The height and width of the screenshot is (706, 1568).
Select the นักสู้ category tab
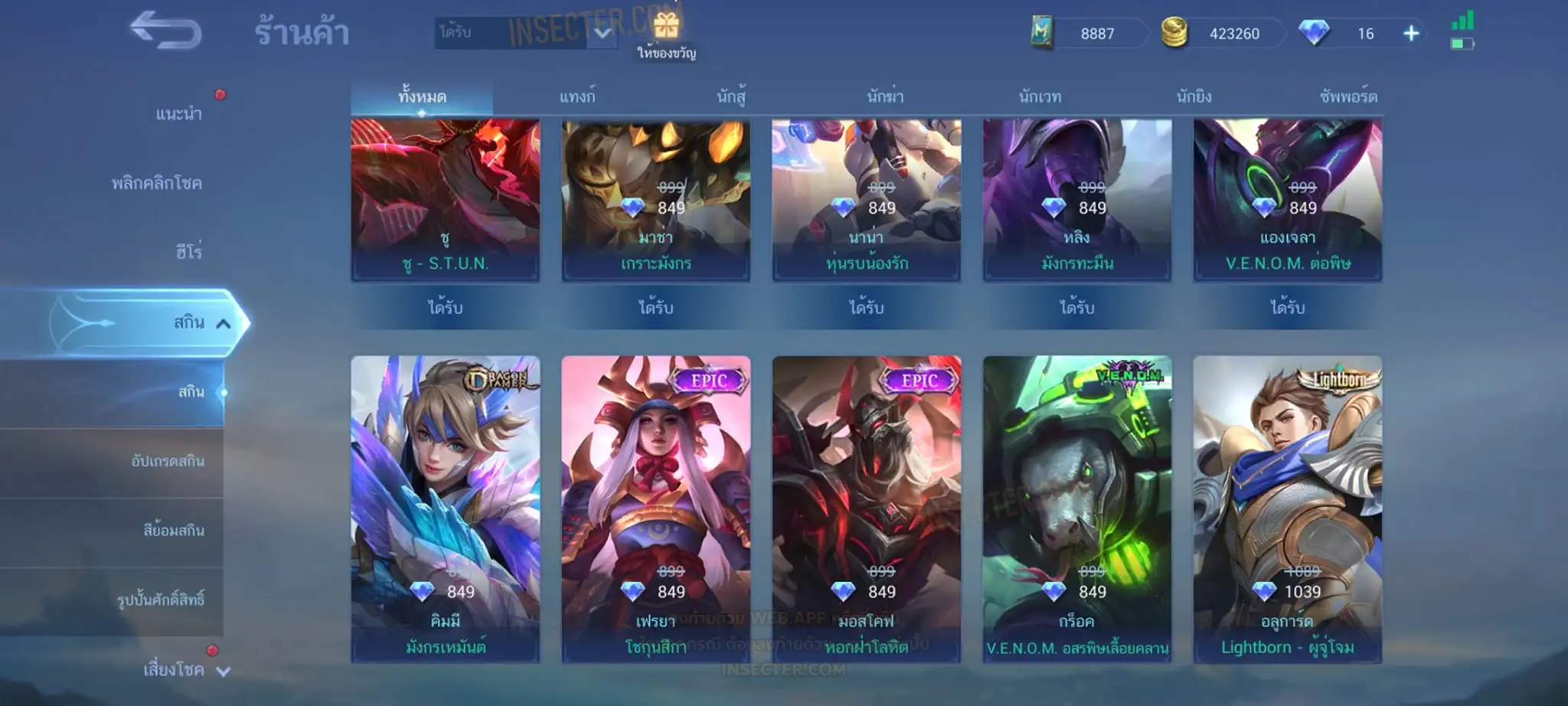(x=731, y=97)
